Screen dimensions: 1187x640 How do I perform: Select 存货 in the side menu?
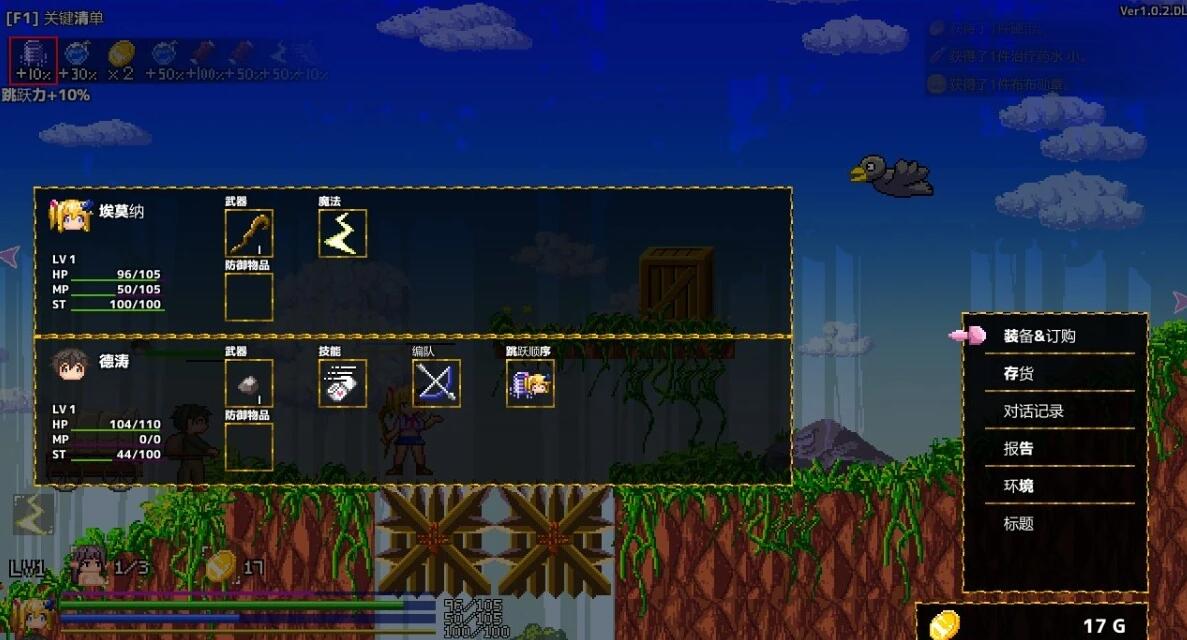[1019, 373]
